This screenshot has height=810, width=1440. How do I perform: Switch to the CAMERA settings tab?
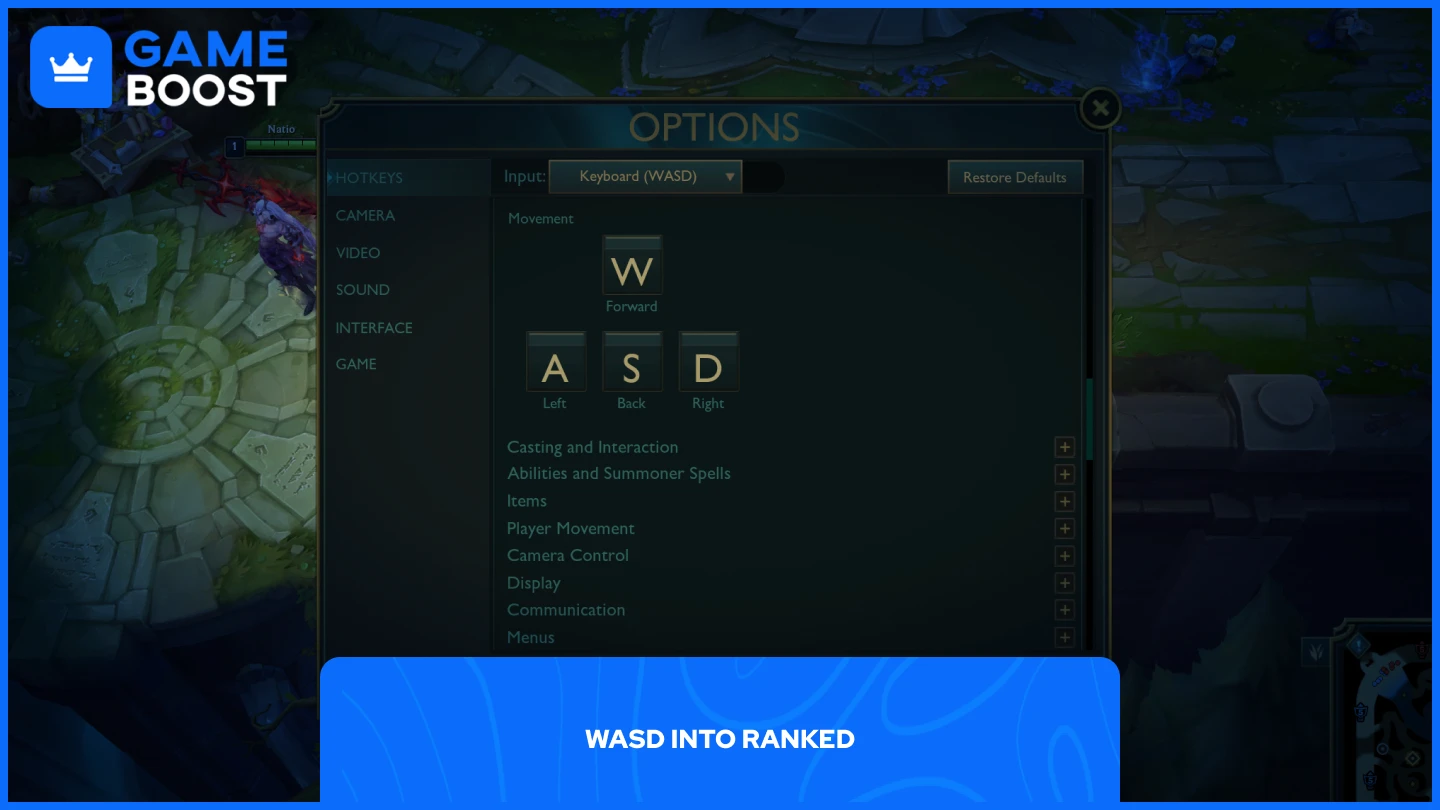tap(365, 215)
